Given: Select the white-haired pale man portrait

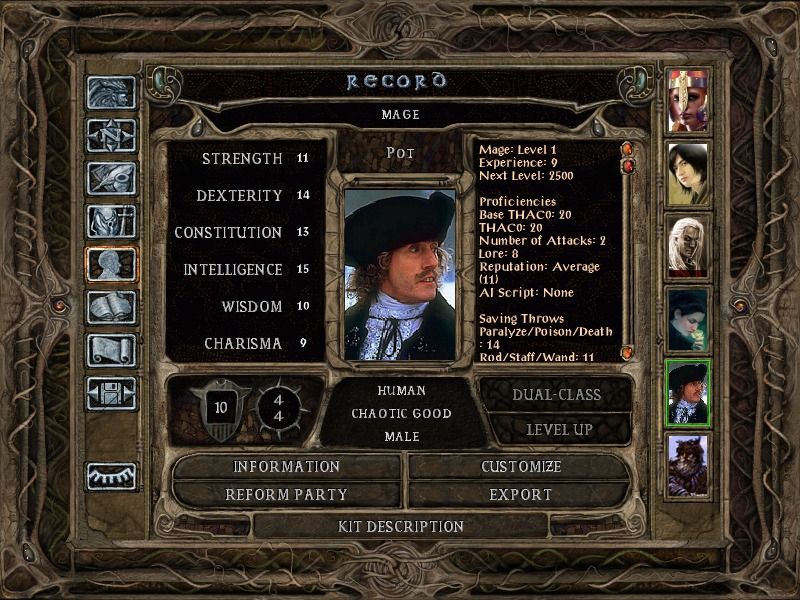Looking at the screenshot, I should [688, 245].
